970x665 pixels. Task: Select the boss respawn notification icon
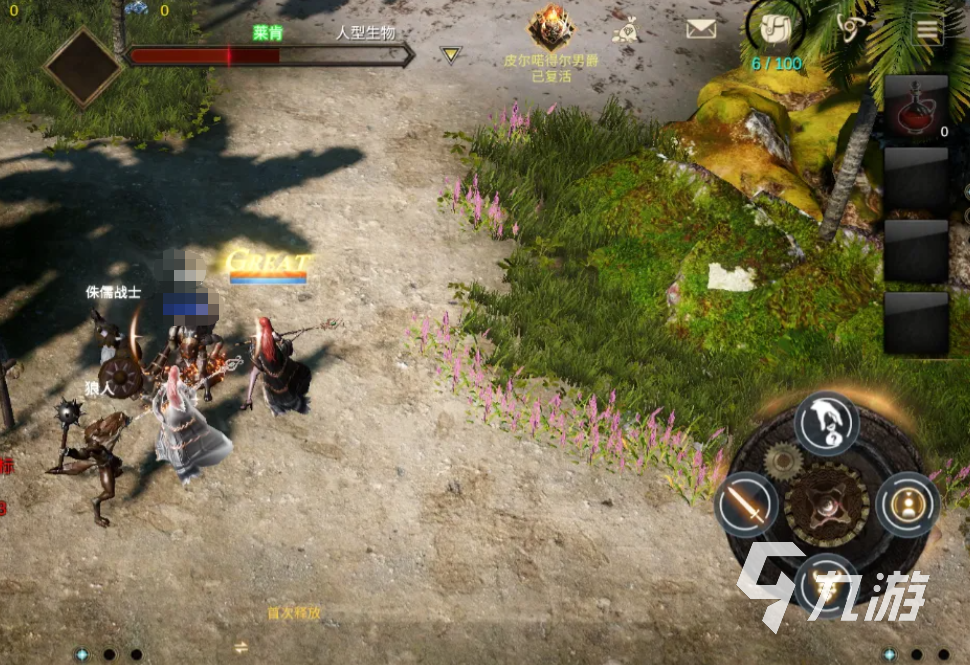(549, 28)
